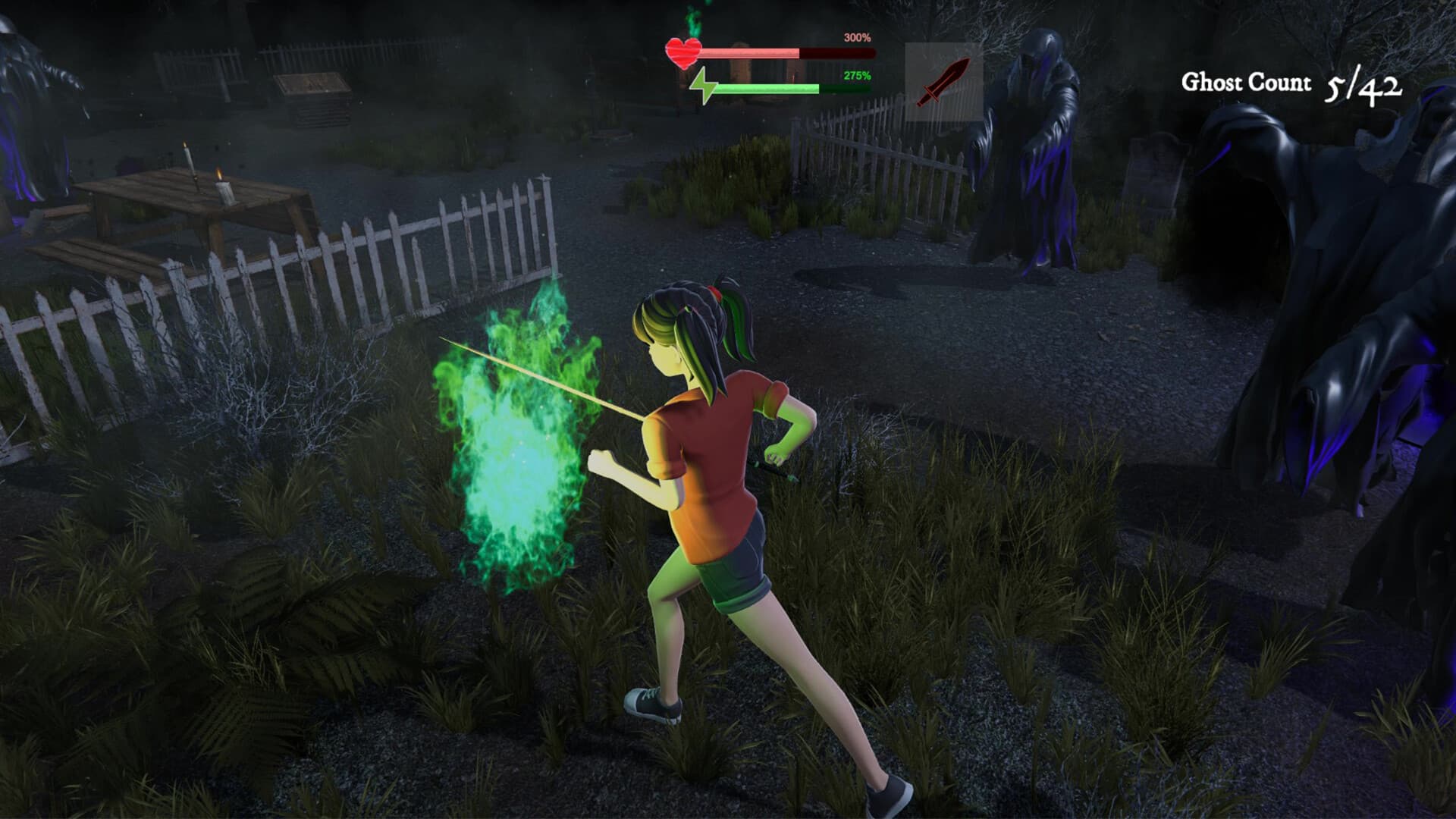Click the 275% stamina percentage text
This screenshot has width=1456, height=819.
point(858,74)
